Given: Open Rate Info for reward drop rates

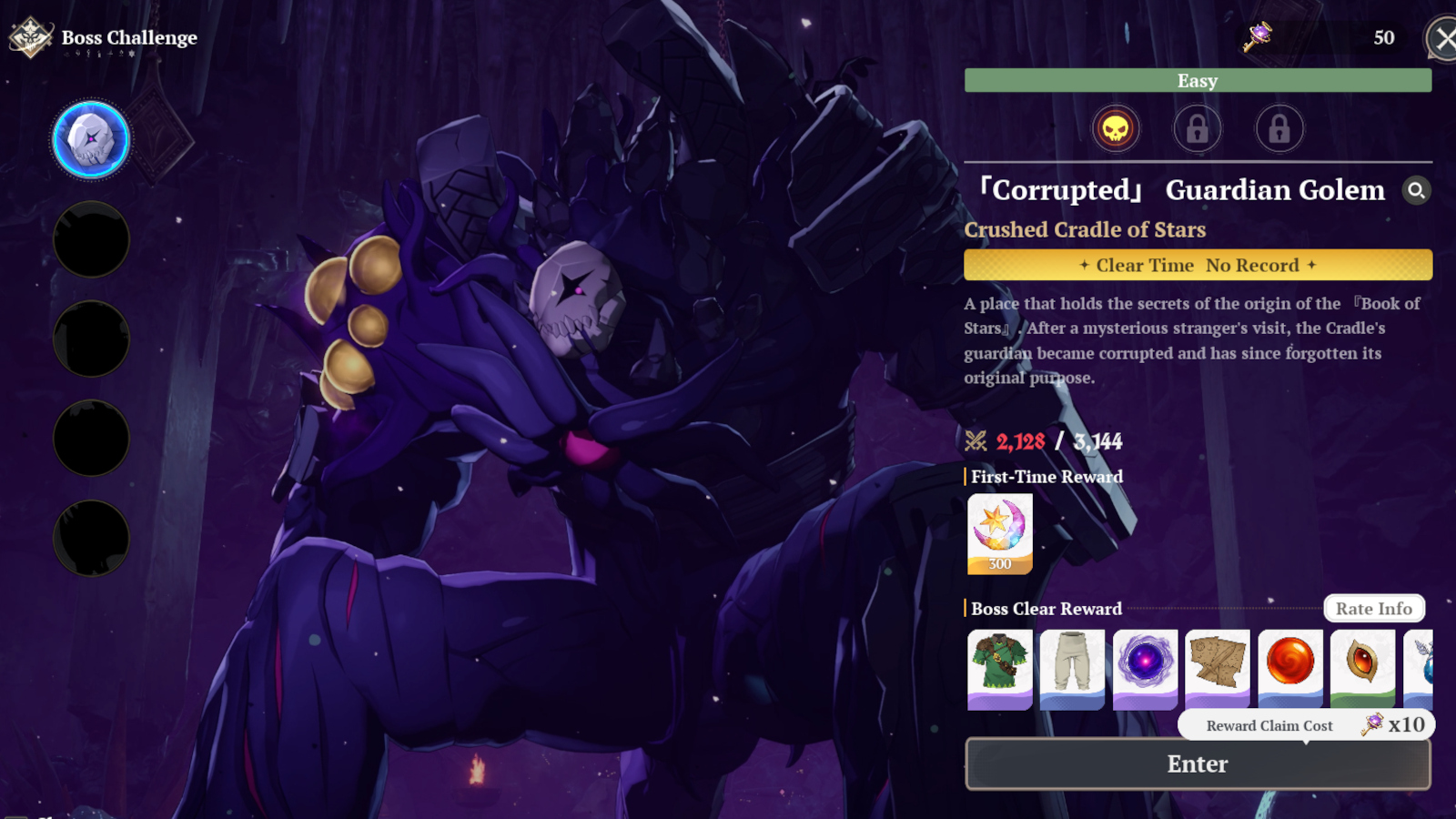Looking at the screenshot, I should point(1374,608).
